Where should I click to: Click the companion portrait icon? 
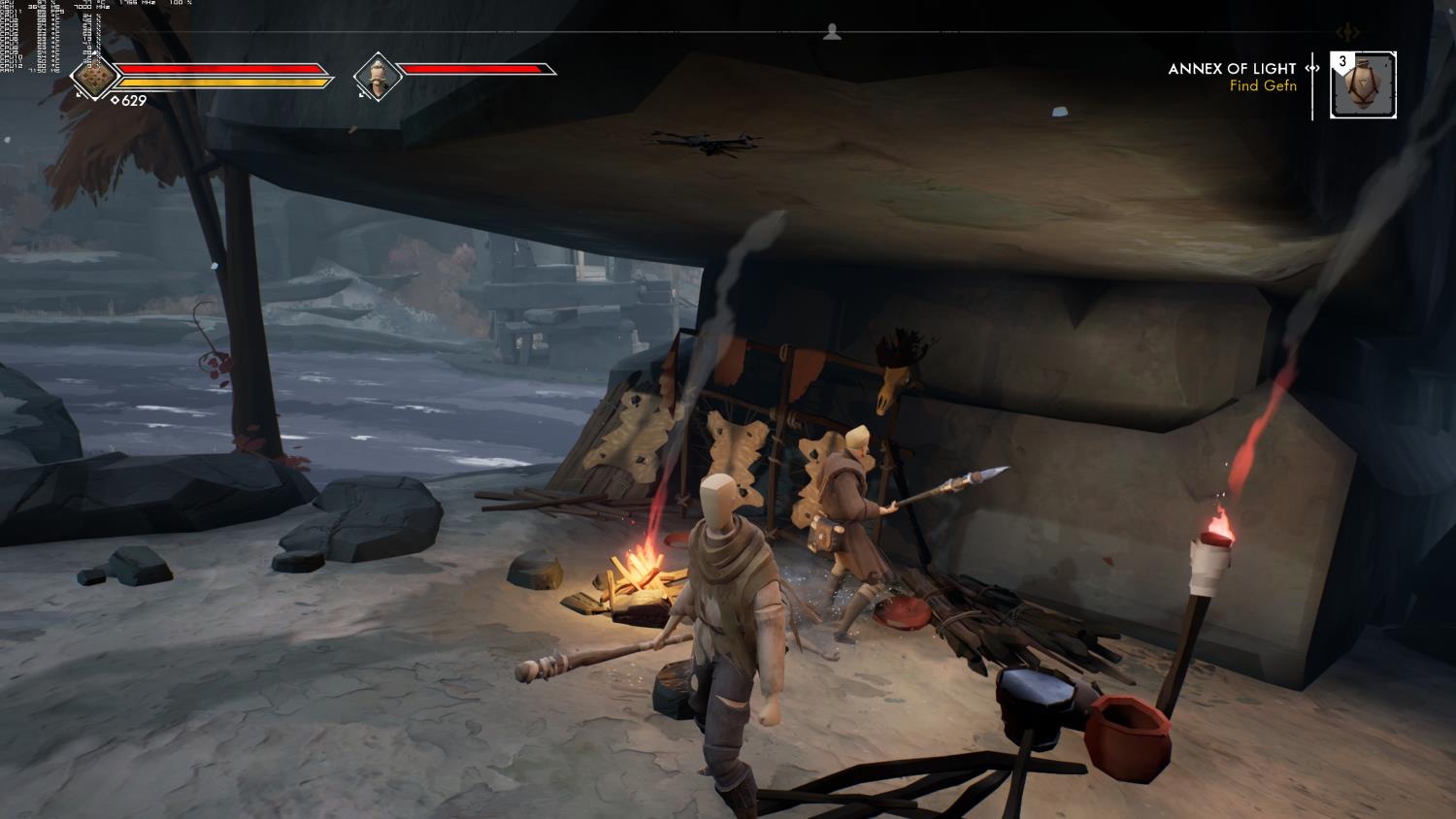tap(376, 76)
